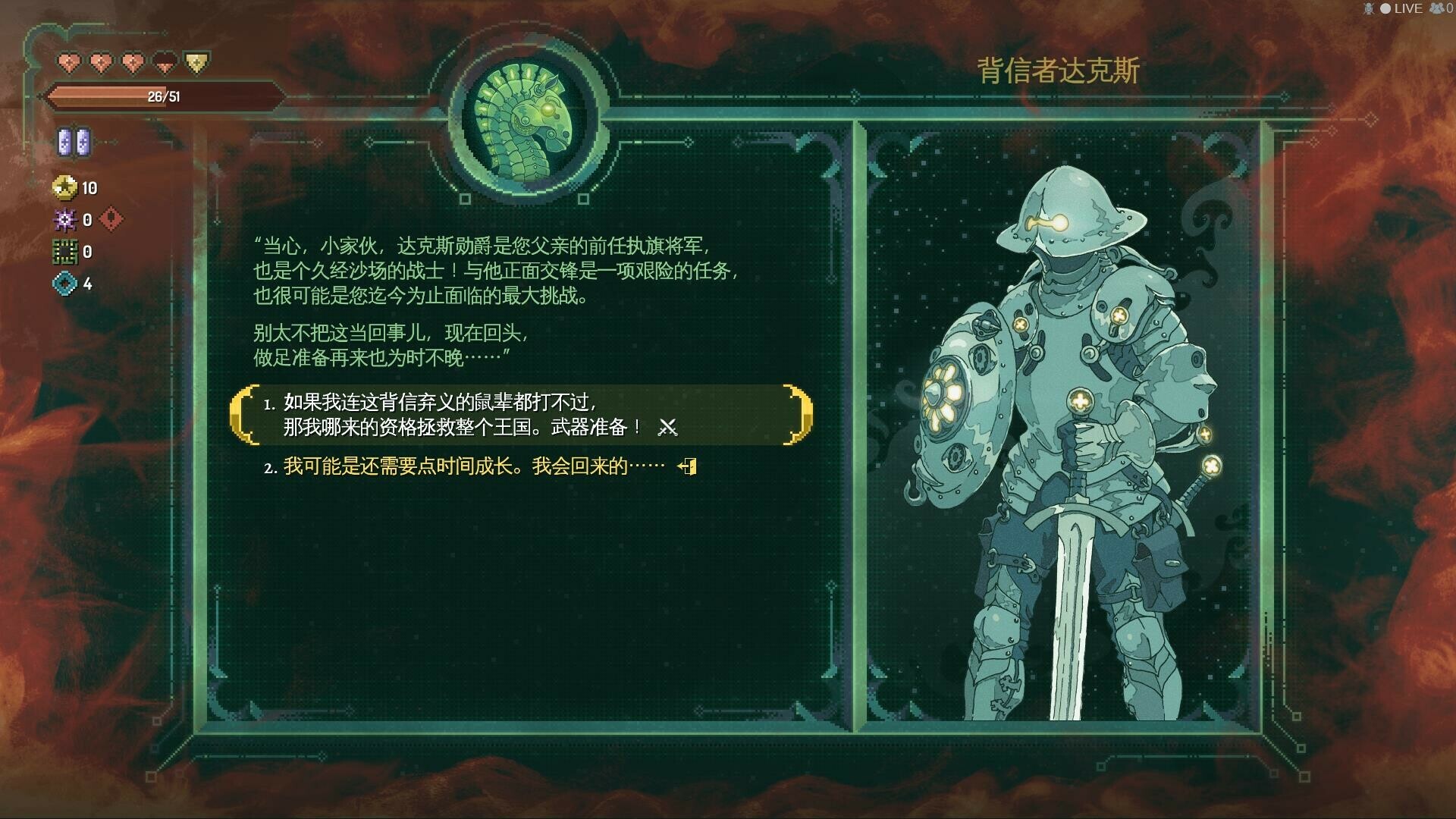Screen dimensions: 1456x819
Task: Click the first pink heart in the row
Action: [x=70, y=63]
